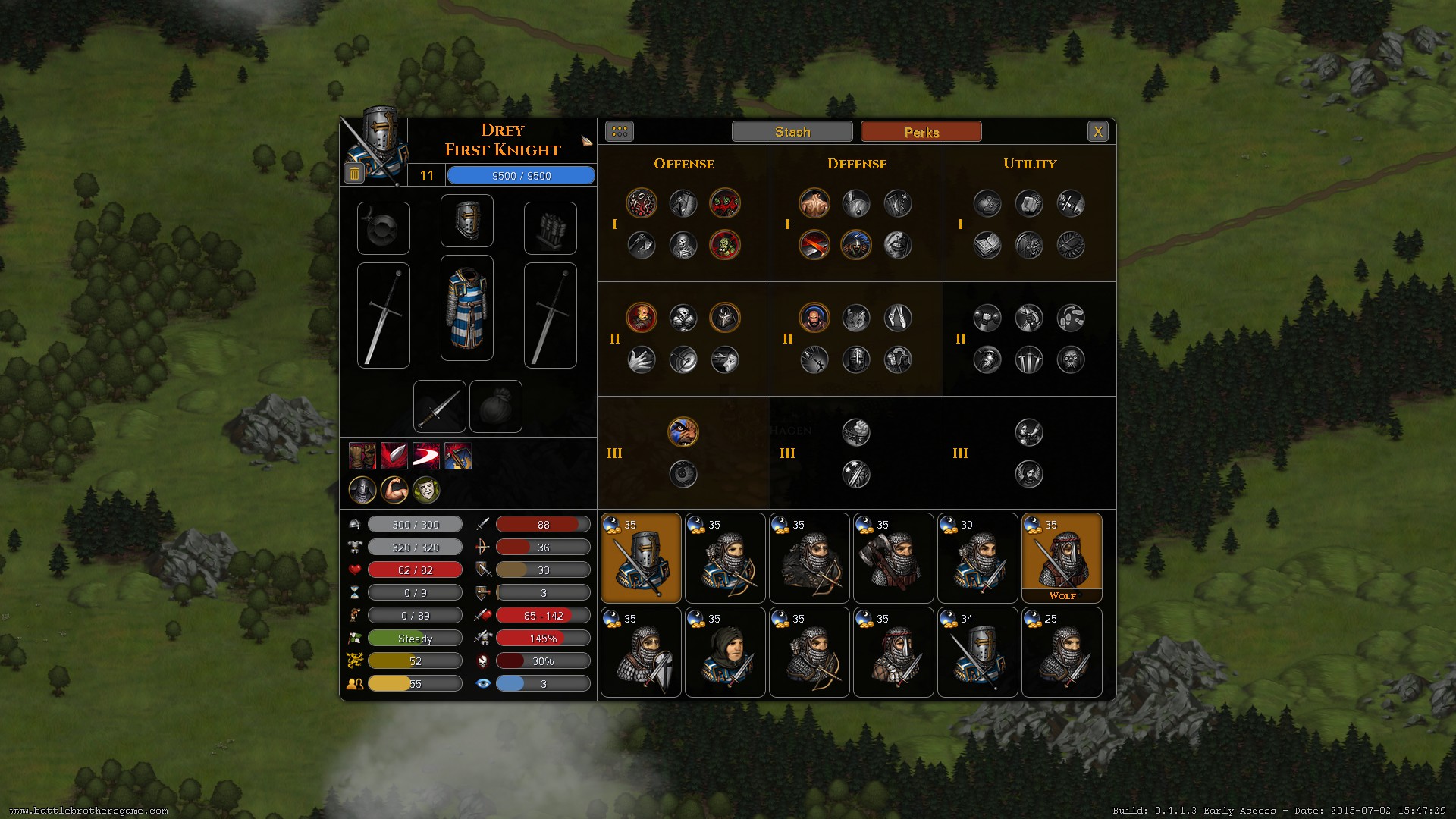Click the green orc head offense perk

(x=725, y=245)
